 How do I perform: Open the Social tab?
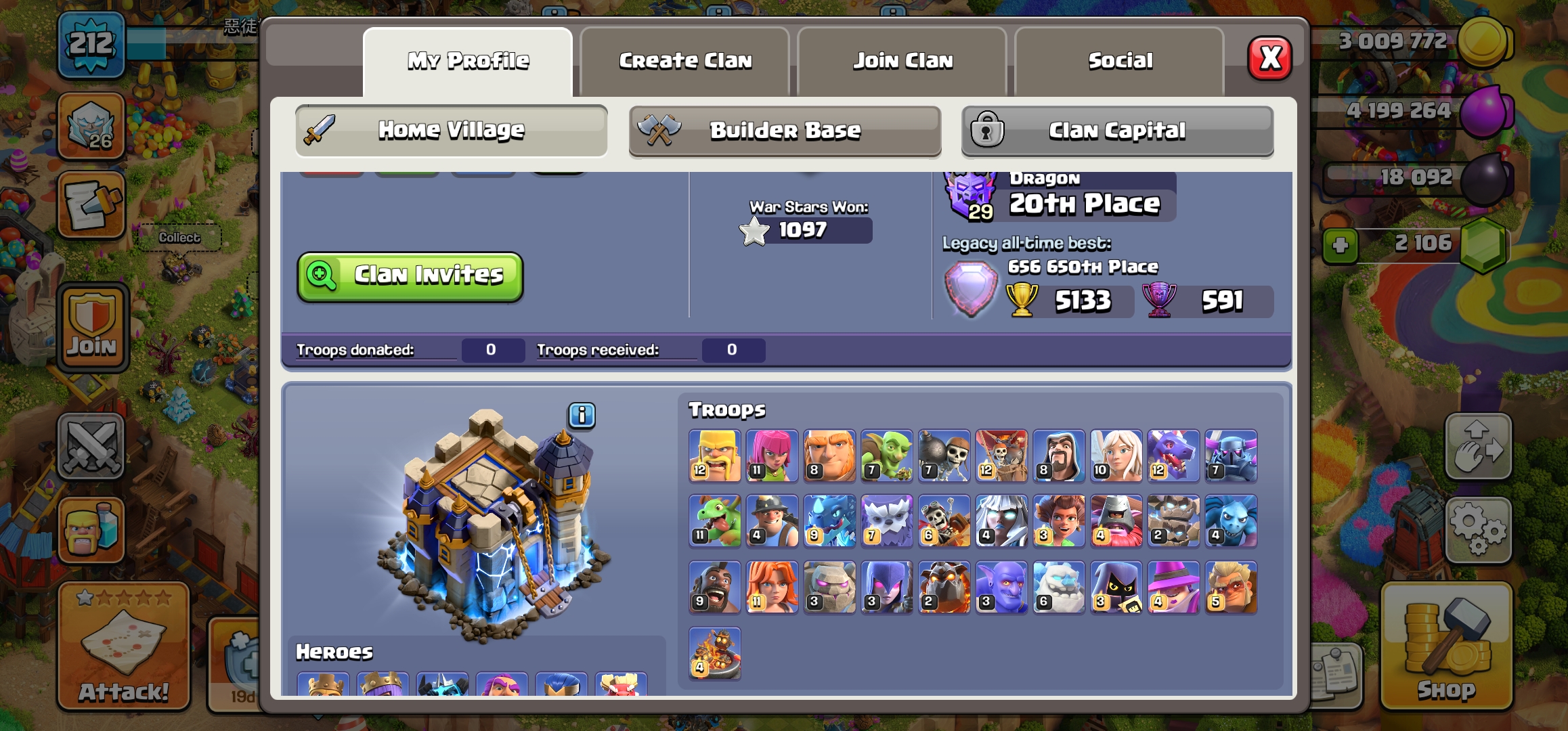point(1120,61)
